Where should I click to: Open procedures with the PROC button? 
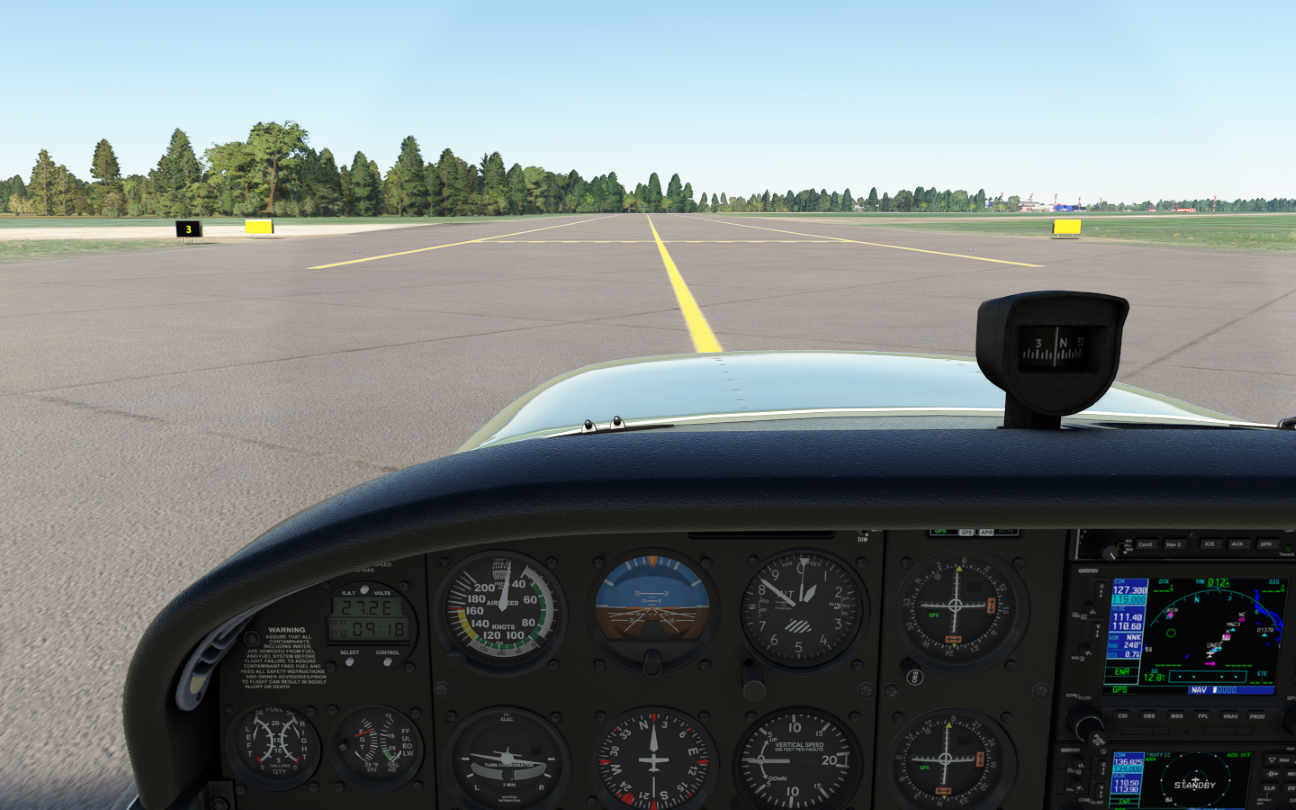1257,715
